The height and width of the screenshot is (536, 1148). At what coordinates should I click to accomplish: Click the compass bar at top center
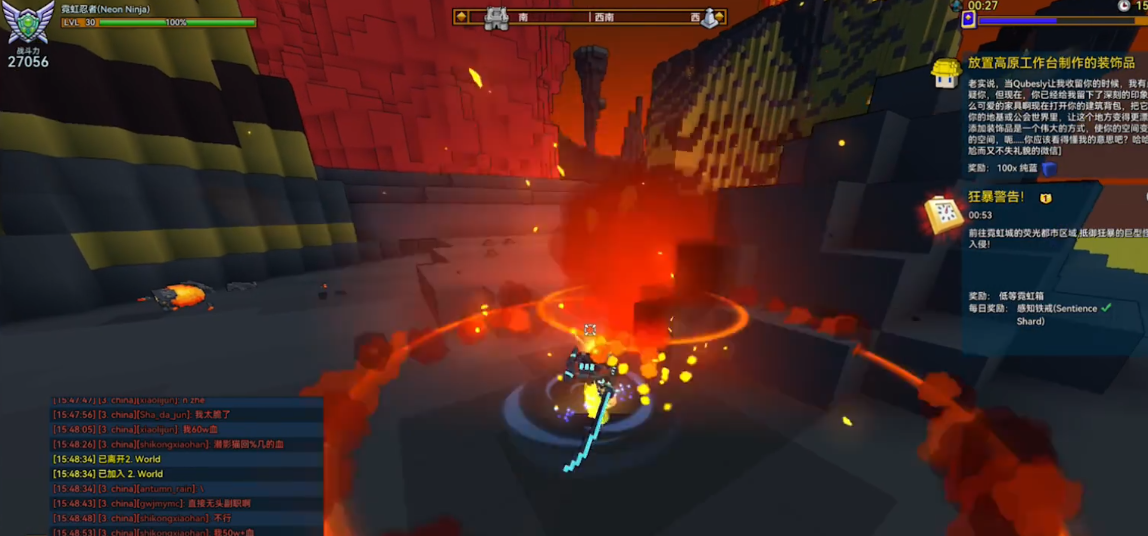590,17
